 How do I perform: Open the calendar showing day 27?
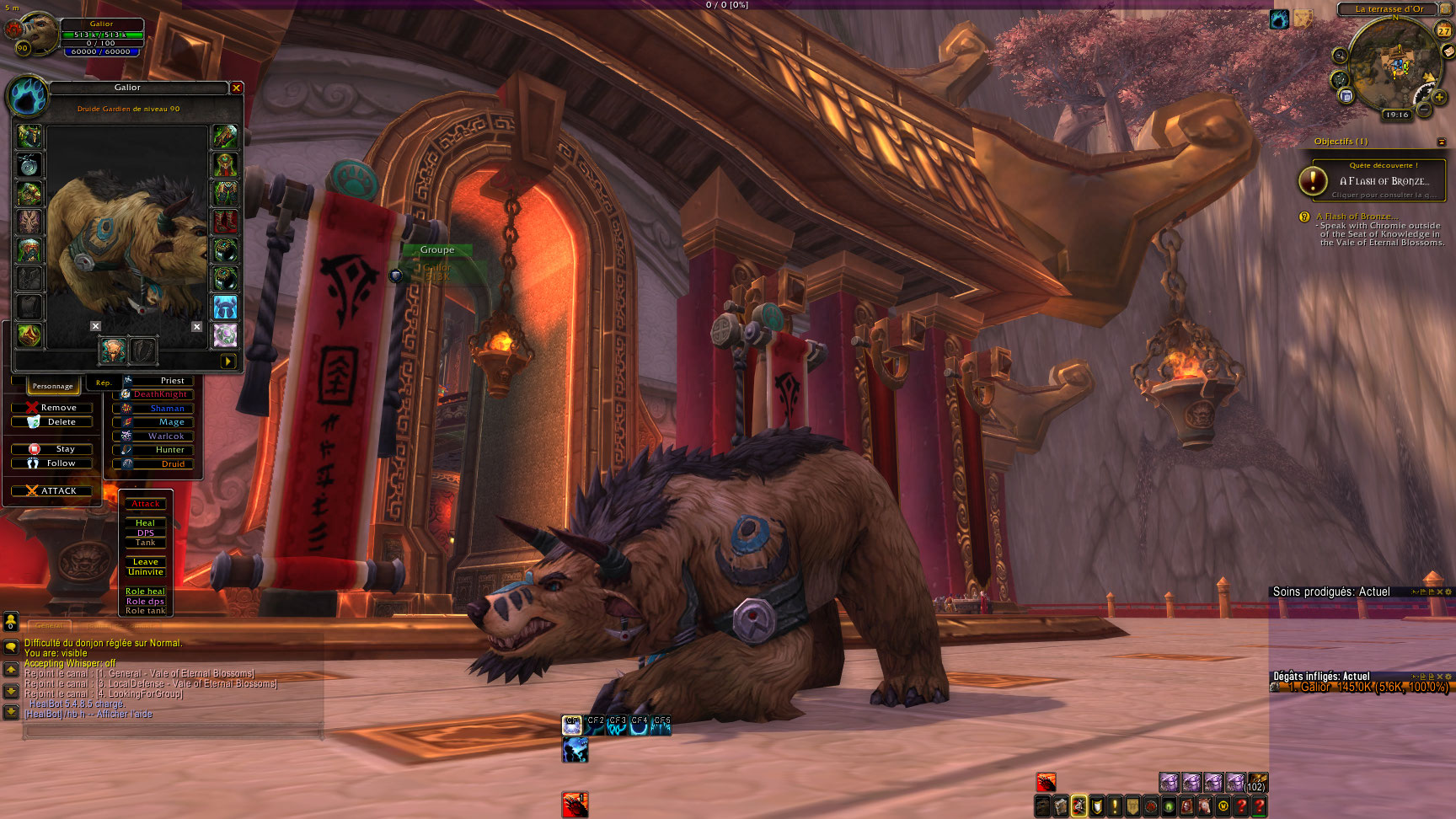click(1443, 30)
